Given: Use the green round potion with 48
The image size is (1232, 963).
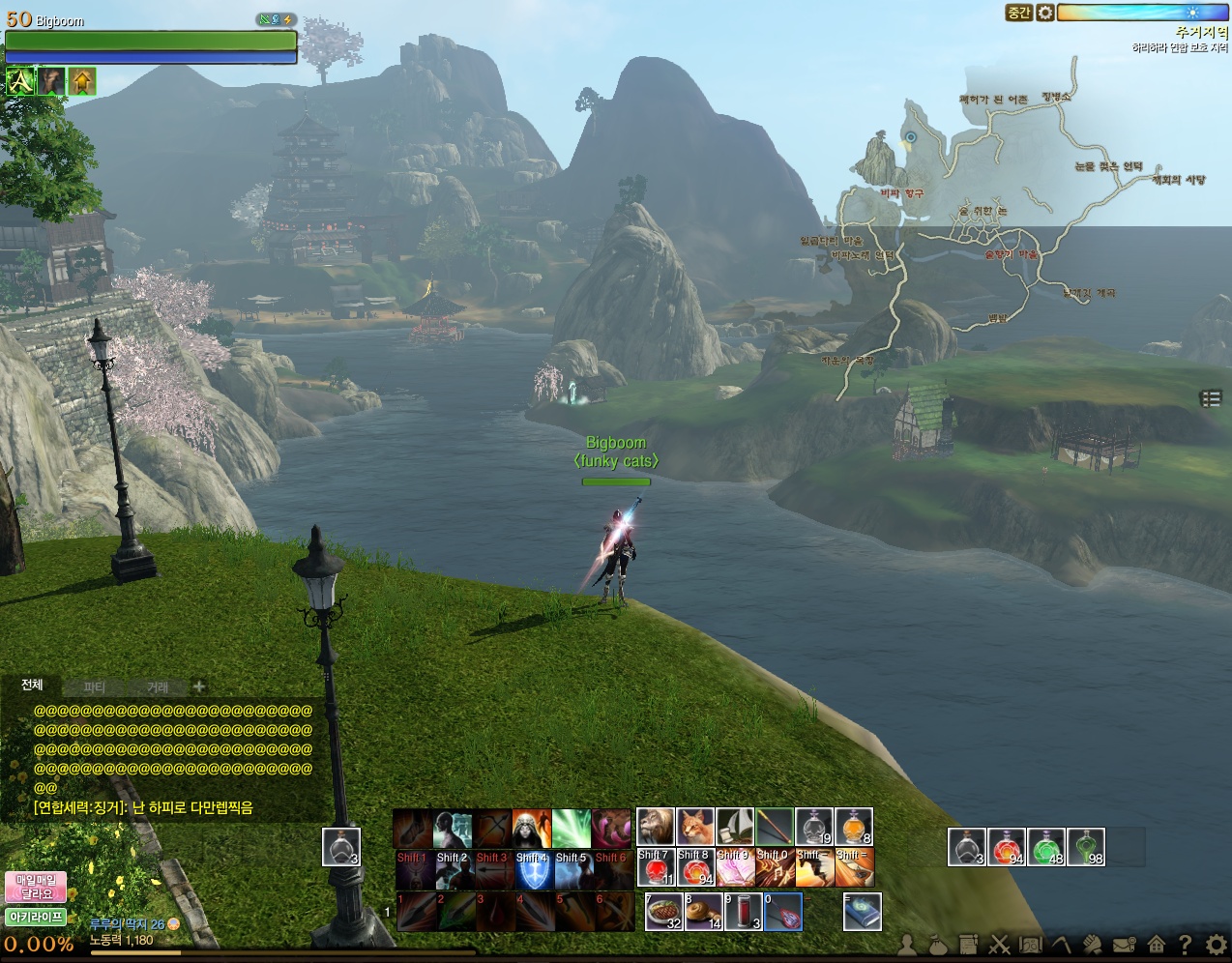Looking at the screenshot, I should [1046, 847].
